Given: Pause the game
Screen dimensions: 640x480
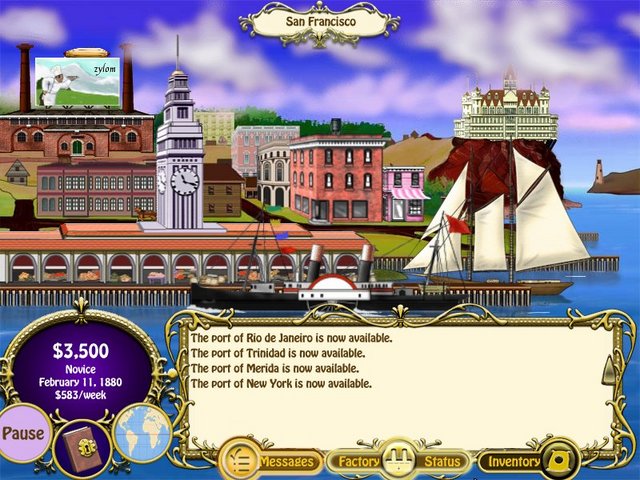Looking at the screenshot, I should [24, 434].
